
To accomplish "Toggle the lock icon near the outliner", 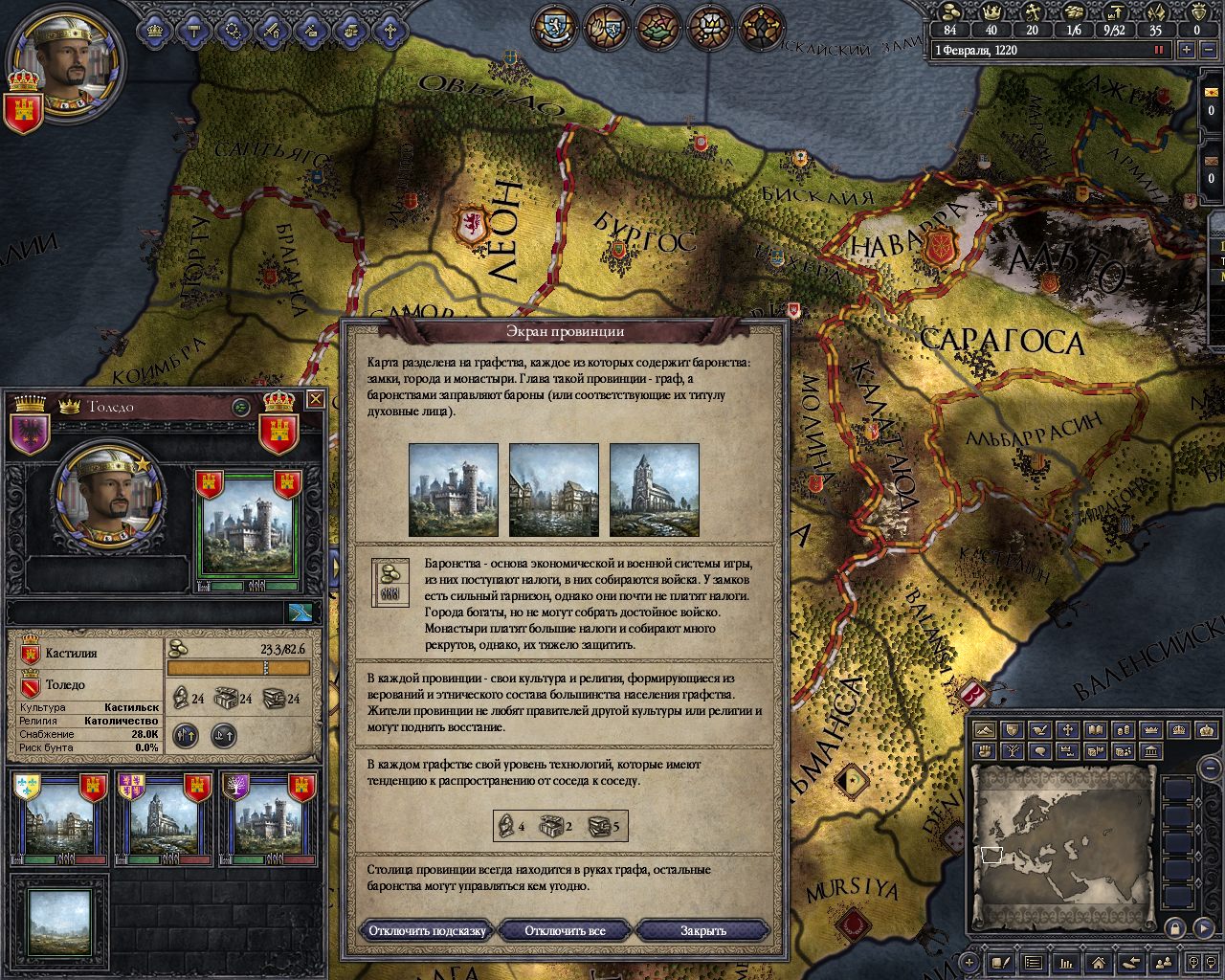I will [1175, 928].
